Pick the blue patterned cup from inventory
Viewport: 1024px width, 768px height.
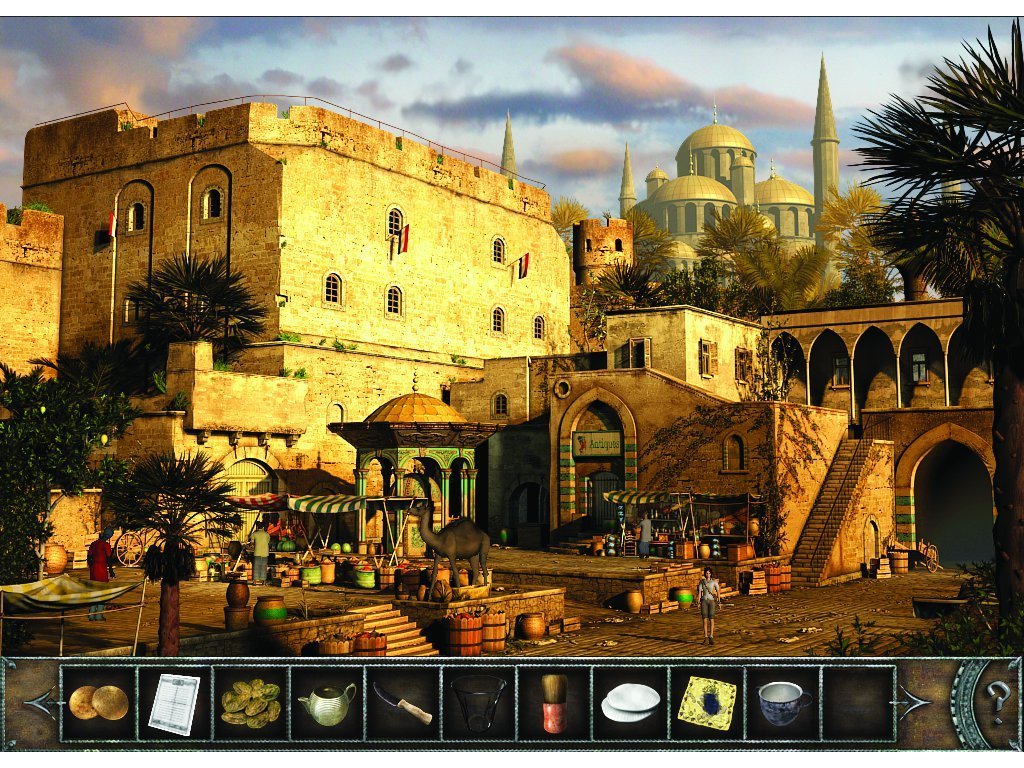click(x=783, y=703)
